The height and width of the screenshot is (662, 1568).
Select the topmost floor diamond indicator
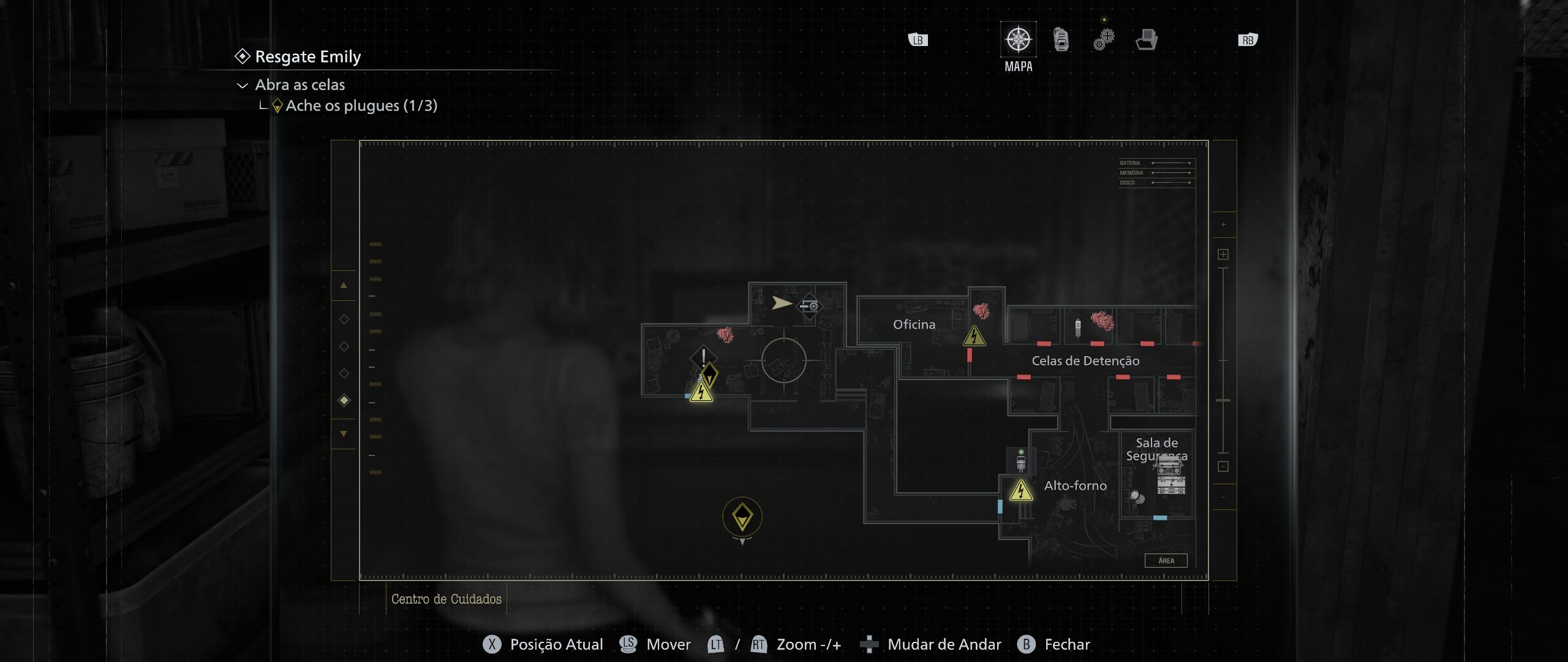coord(343,318)
